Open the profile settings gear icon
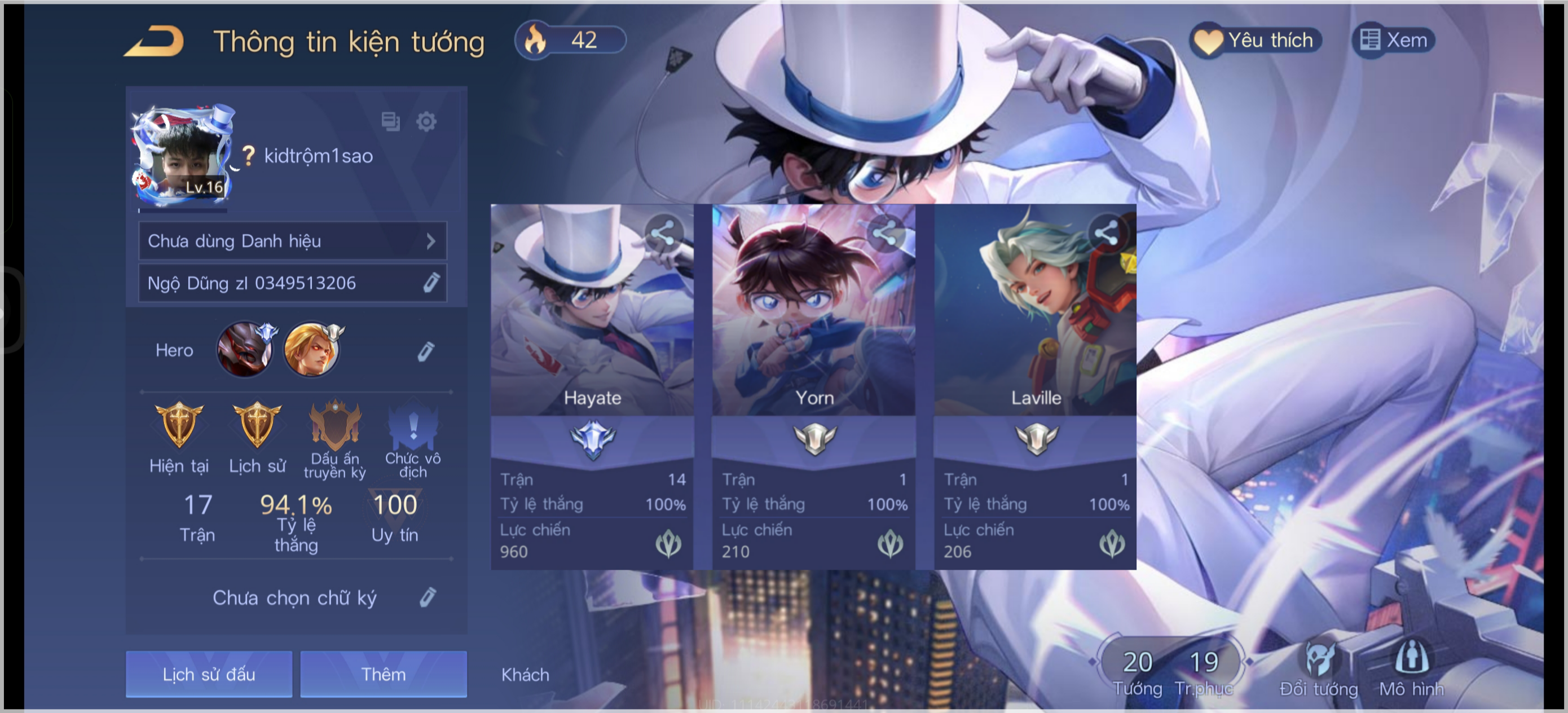Screen dimensions: 1568x713 (x=426, y=122)
